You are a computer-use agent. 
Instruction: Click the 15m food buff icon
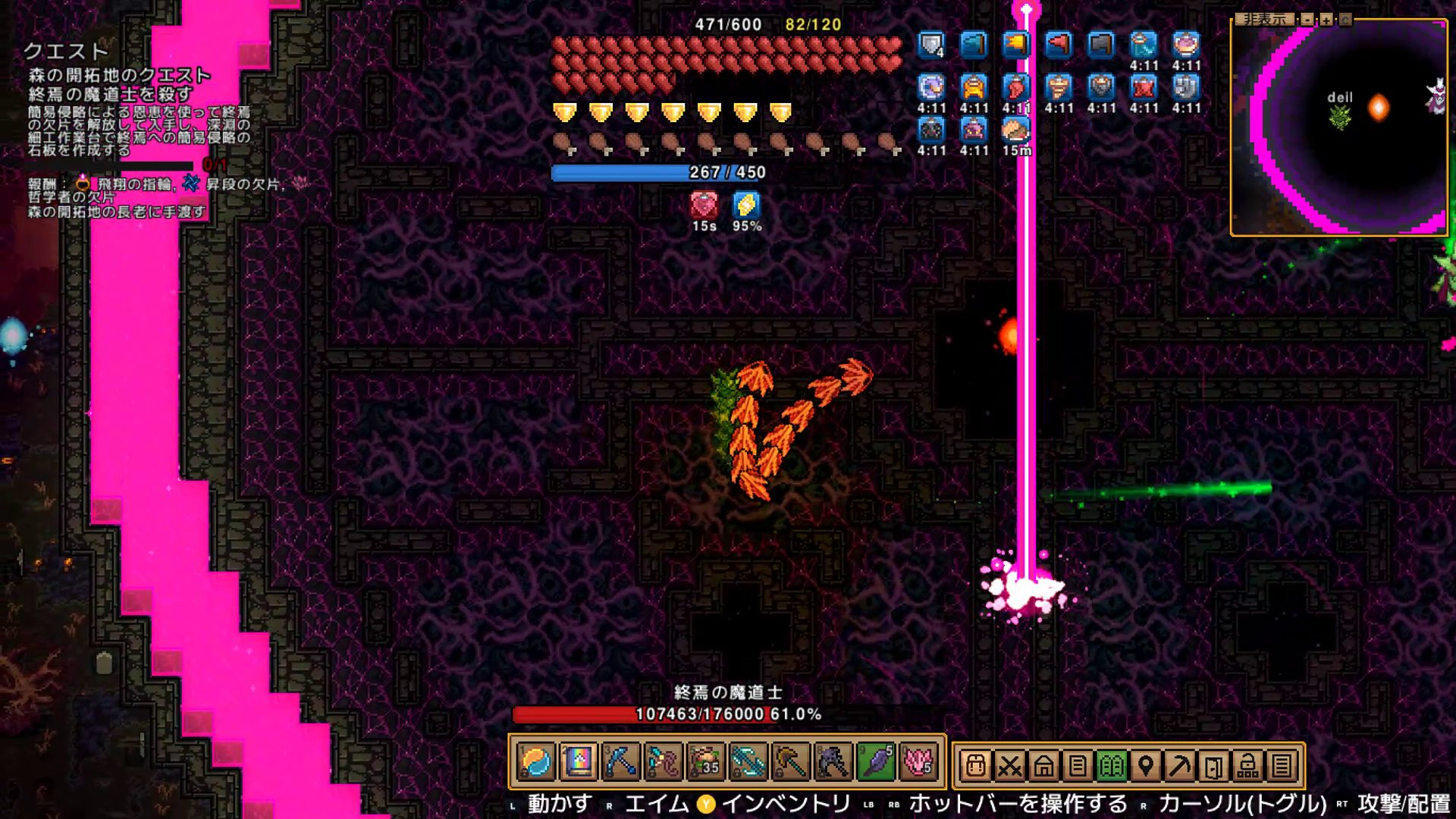[1016, 130]
